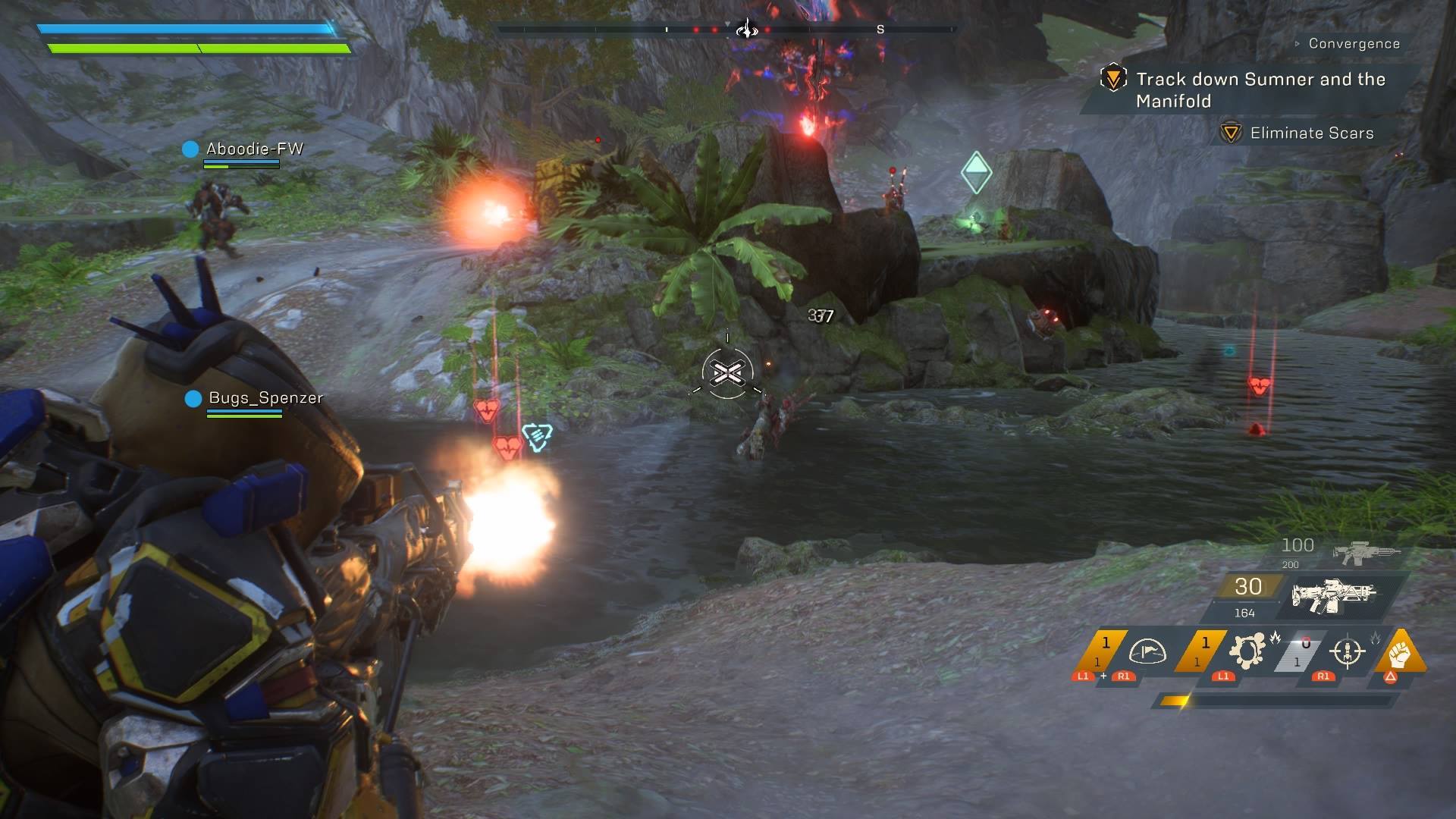Select the shield dome ability icon

[x=1147, y=652]
